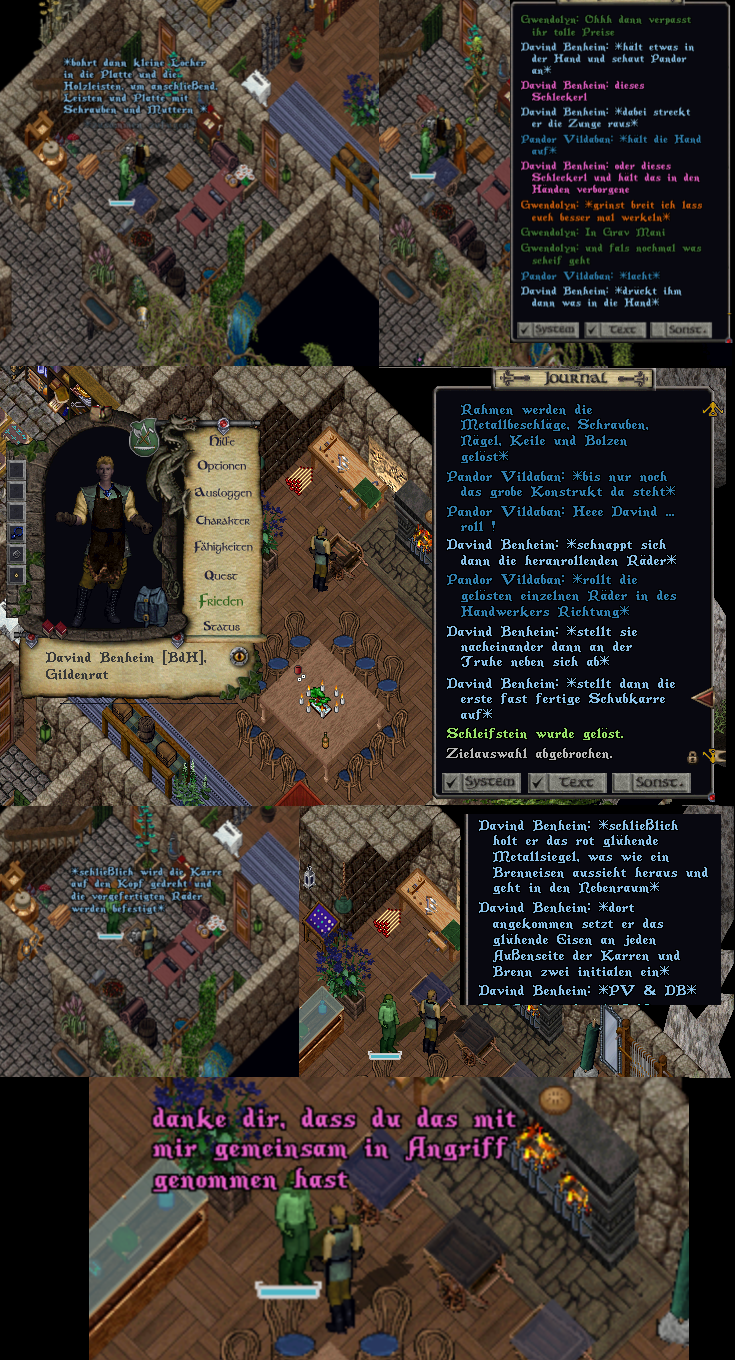Open the Quest log entry
Image resolution: width=735 pixels, height=1360 pixels.
click(x=221, y=575)
